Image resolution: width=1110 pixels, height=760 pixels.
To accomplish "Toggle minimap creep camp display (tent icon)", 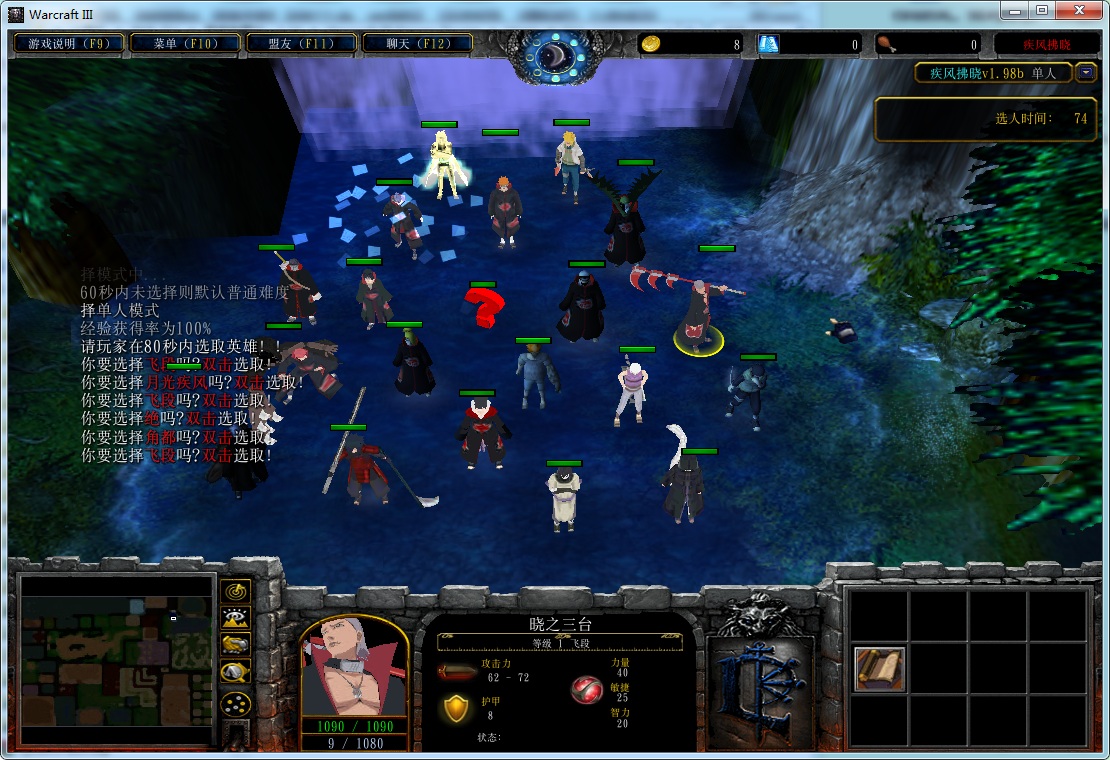I will click(x=235, y=673).
